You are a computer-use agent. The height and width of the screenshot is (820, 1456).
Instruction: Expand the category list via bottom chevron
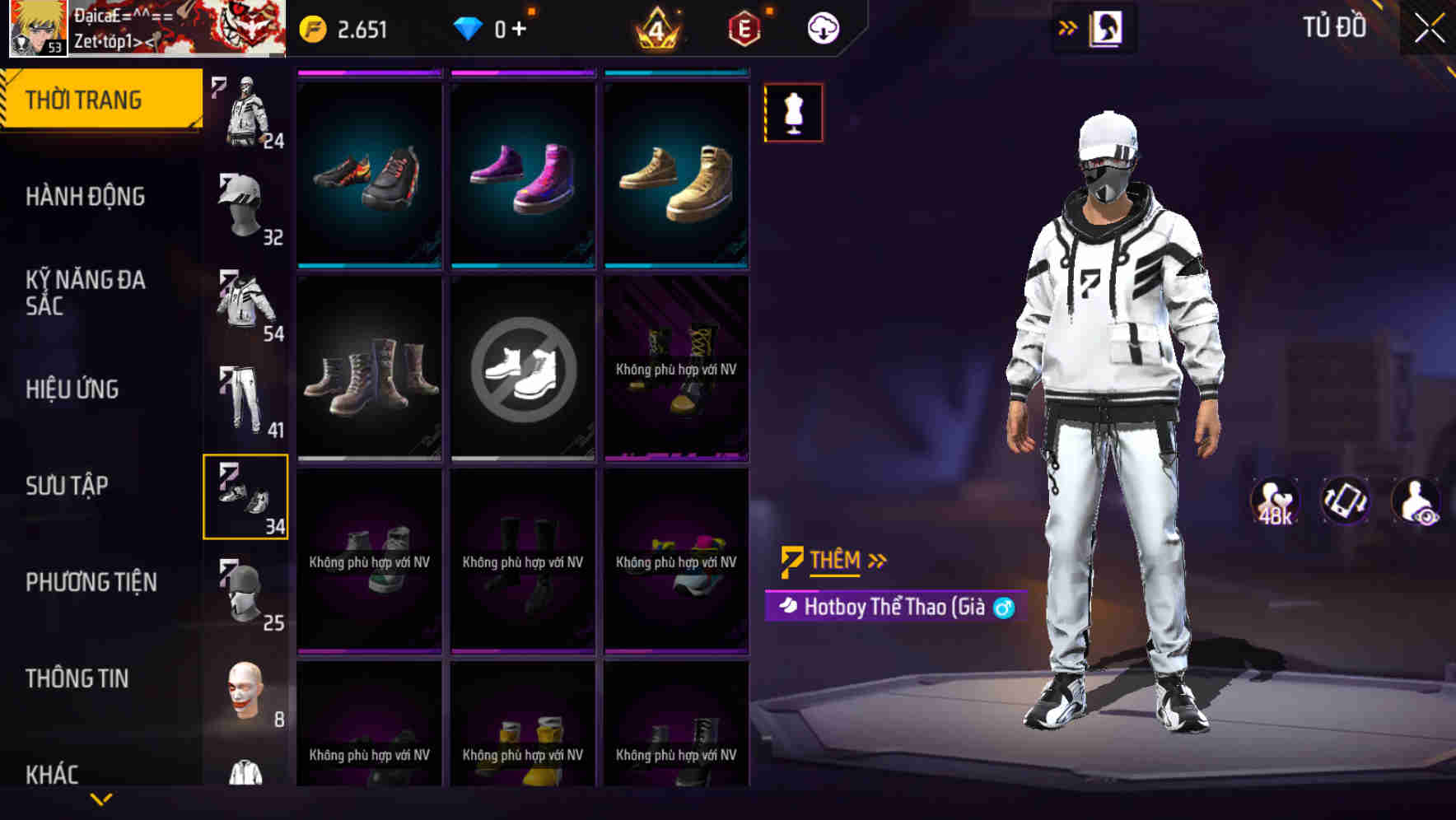coord(101,798)
